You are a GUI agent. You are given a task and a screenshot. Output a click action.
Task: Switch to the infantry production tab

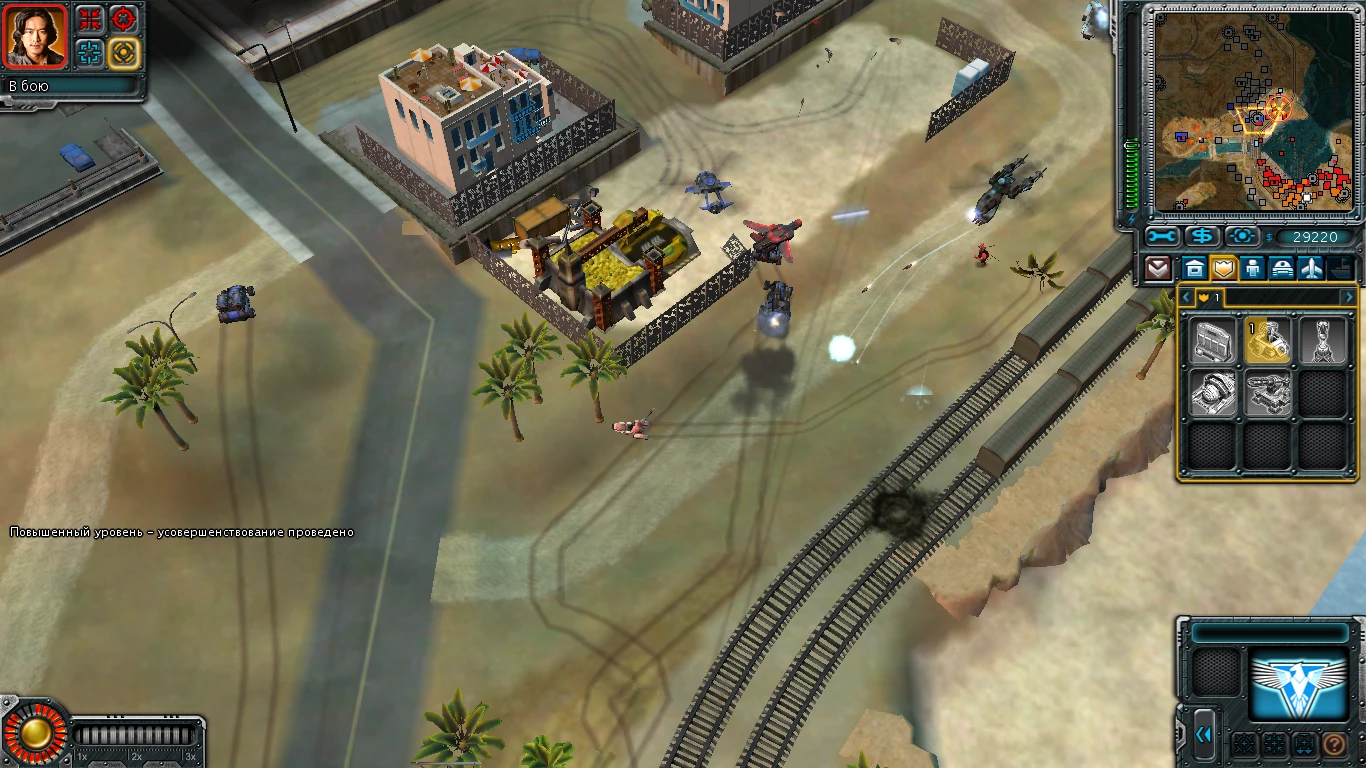tap(1253, 268)
